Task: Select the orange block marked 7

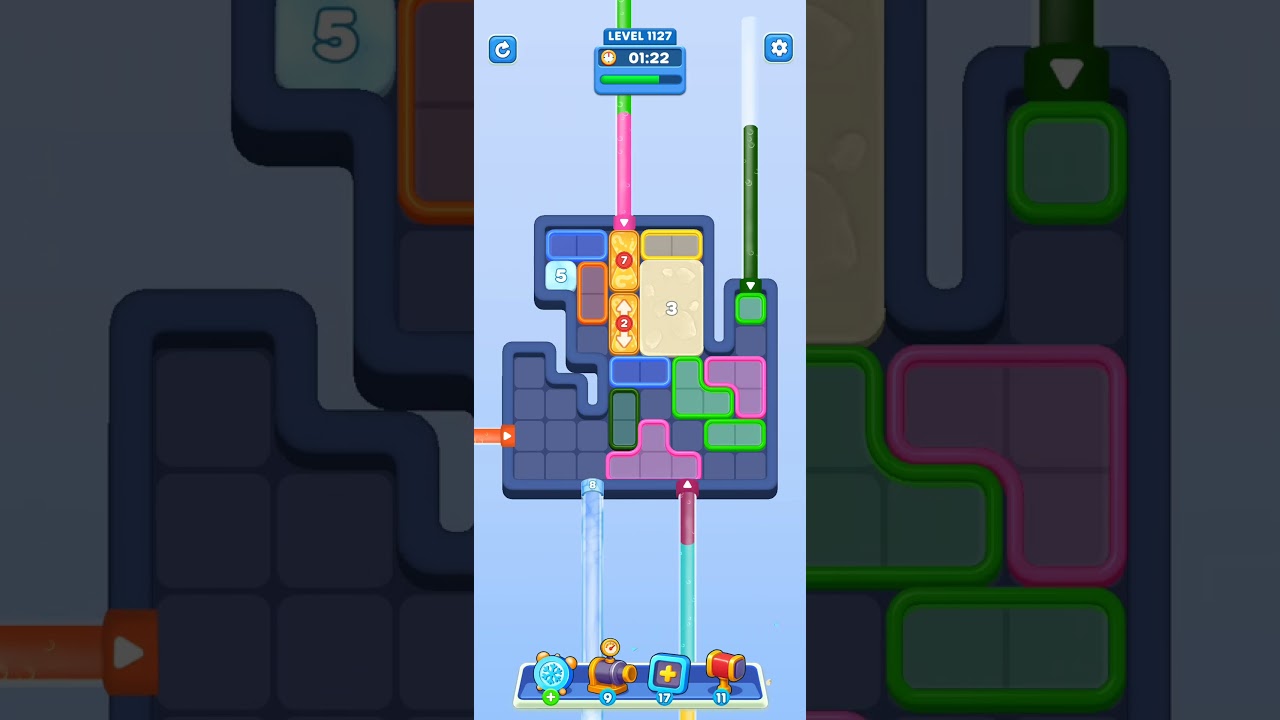Action: (624, 260)
